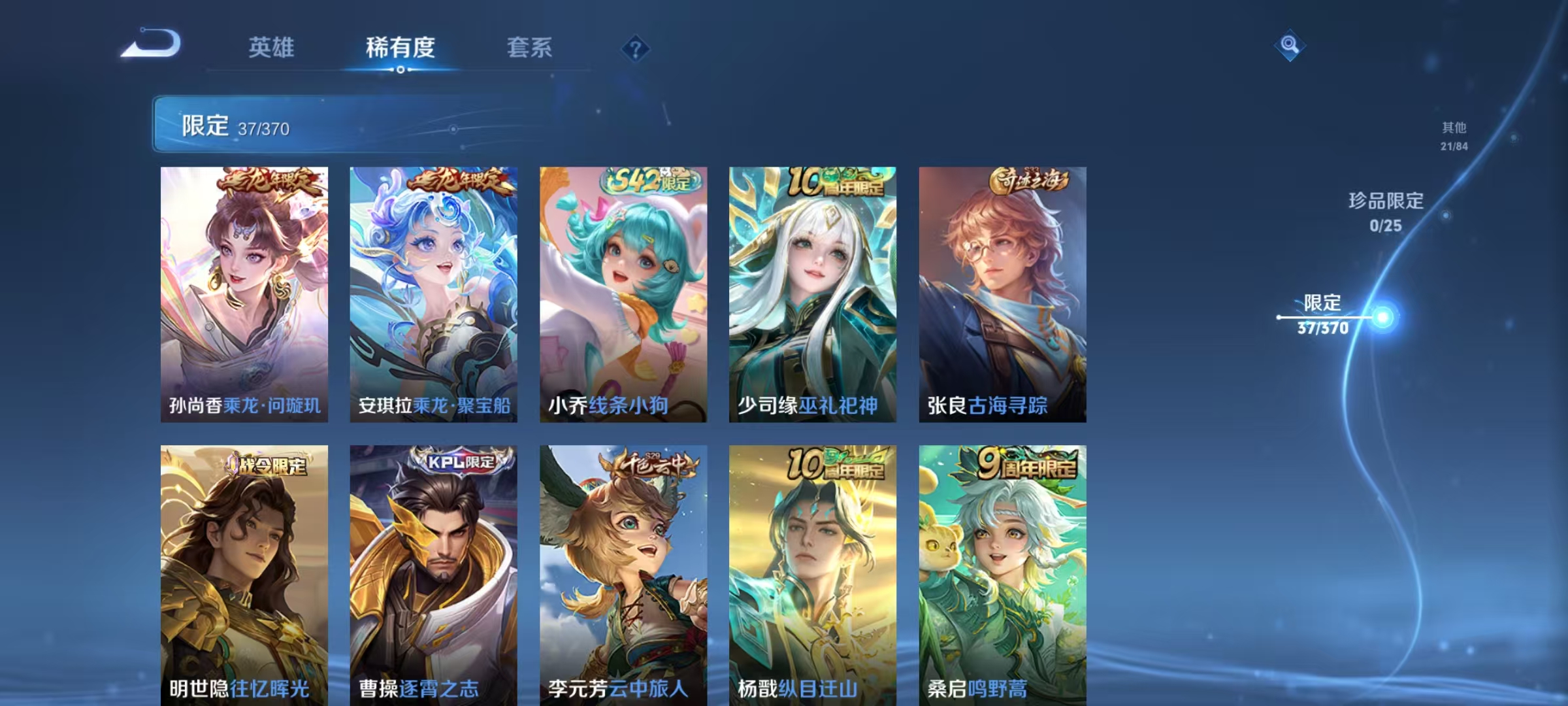Screen dimensions: 1568x706
Task: Click the 龙年限定 badge on 孙尚香's skin card
Action: click(x=268, y=182)
